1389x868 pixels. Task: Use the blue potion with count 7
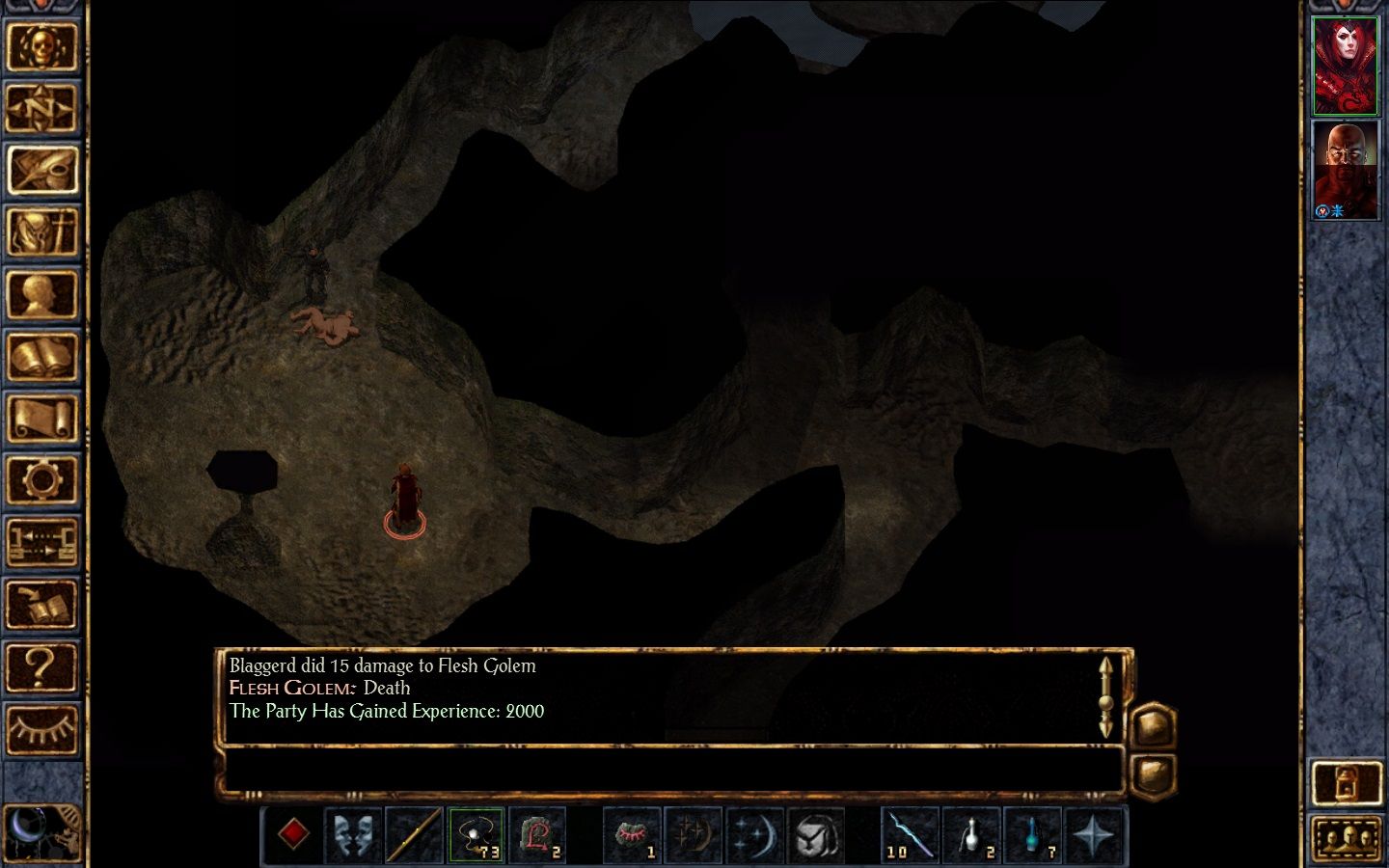pos(1032,834)
